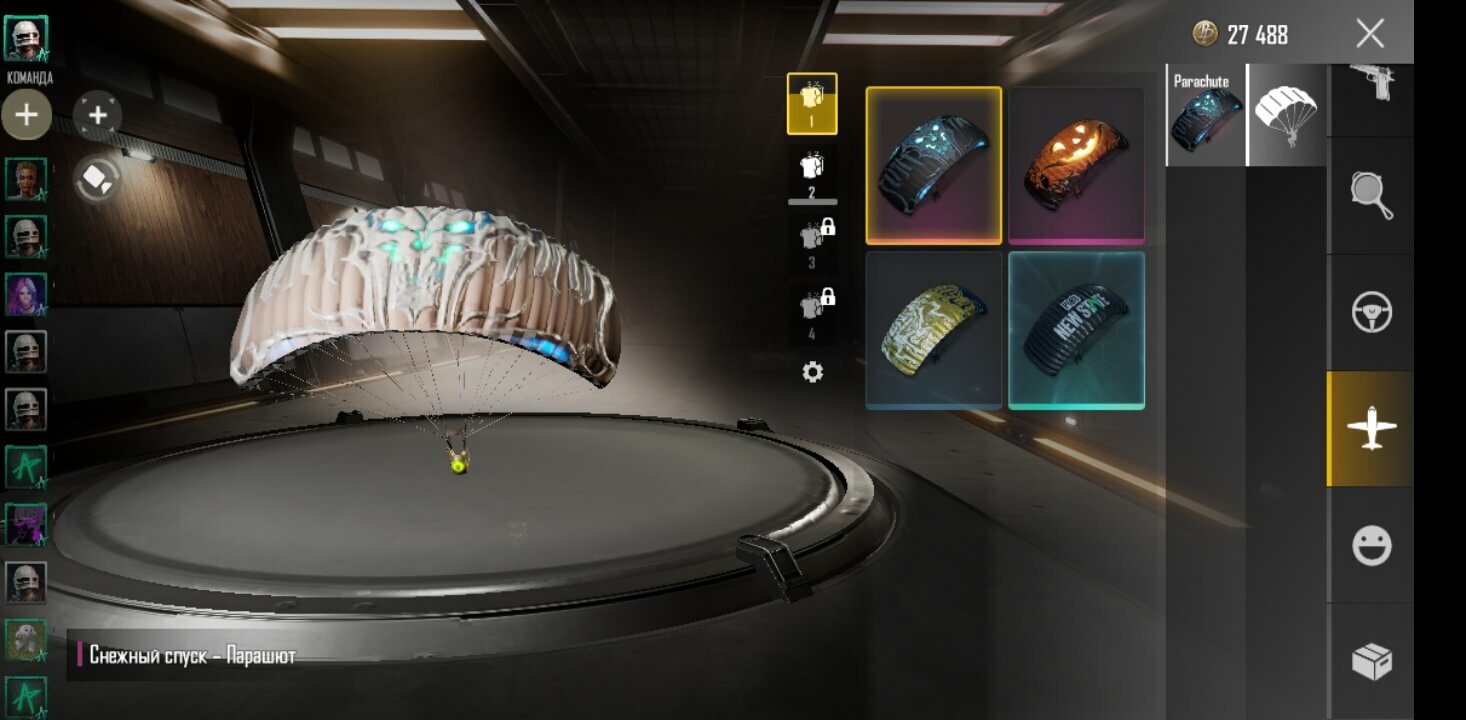Select the white parachute icon tab
1466x720 pixels.
(1287, 115)
